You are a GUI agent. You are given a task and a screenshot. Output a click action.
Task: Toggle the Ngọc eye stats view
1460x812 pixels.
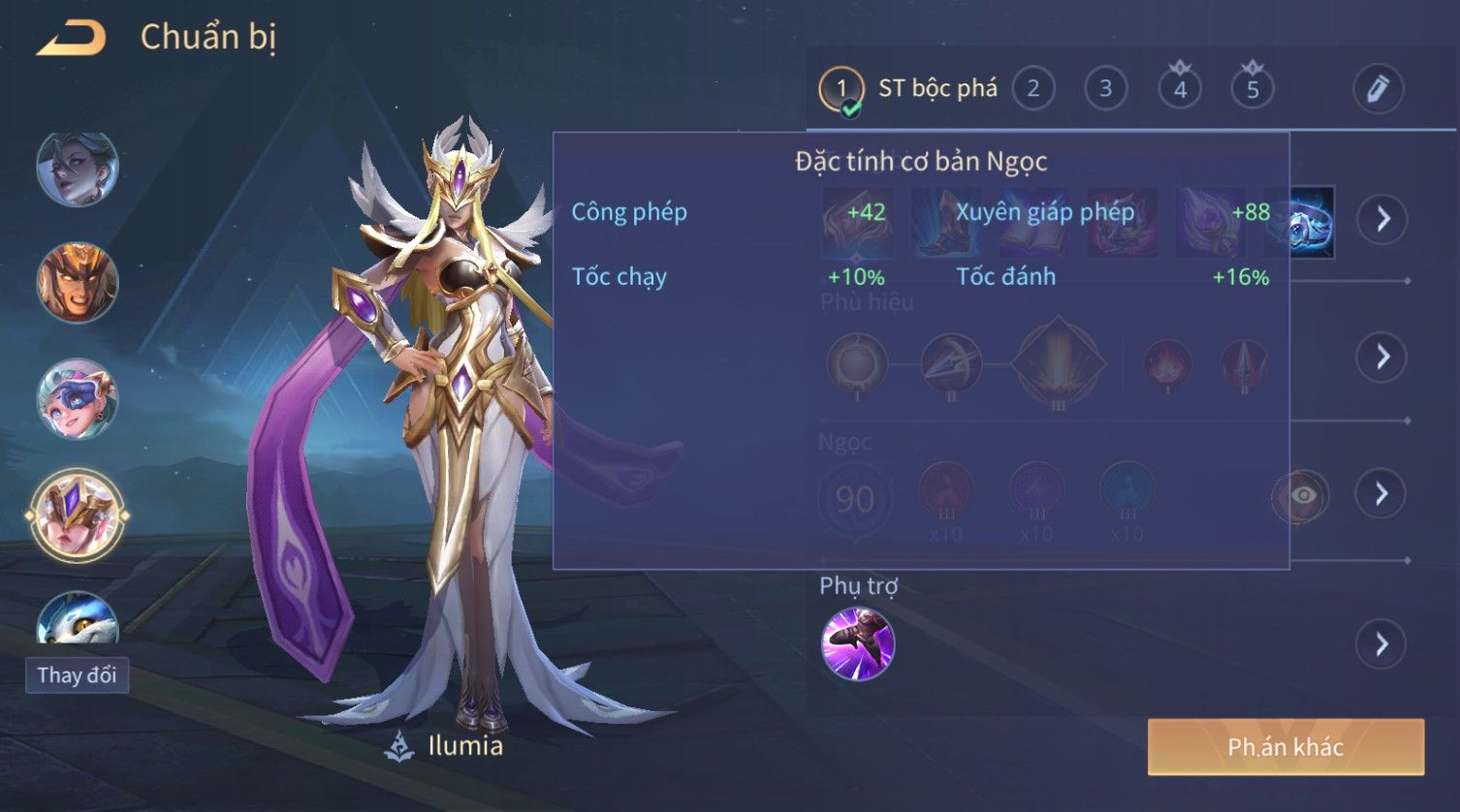pos(1302,496)
